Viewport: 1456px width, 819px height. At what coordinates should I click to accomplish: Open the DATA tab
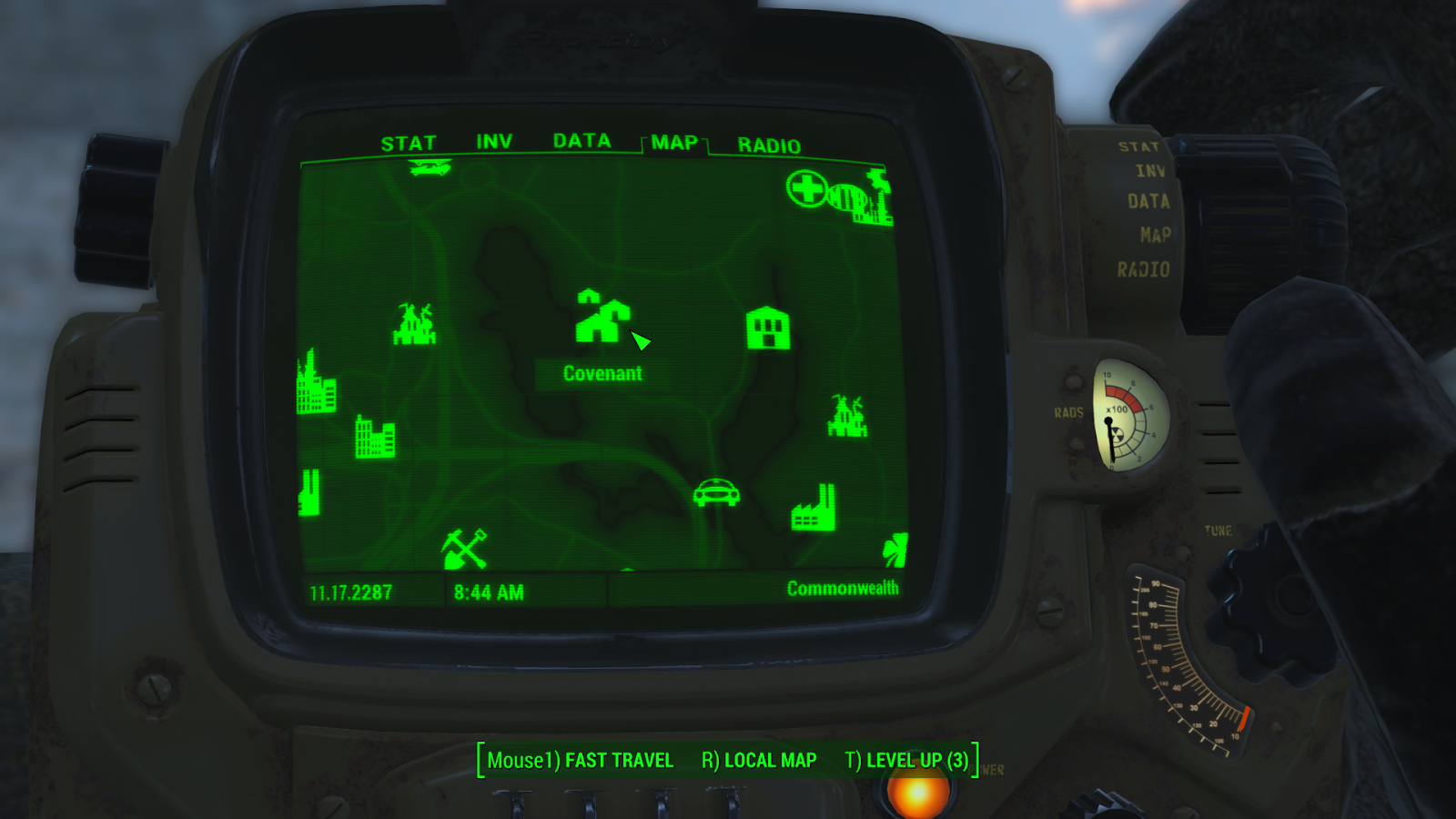(x=581, y=142)
